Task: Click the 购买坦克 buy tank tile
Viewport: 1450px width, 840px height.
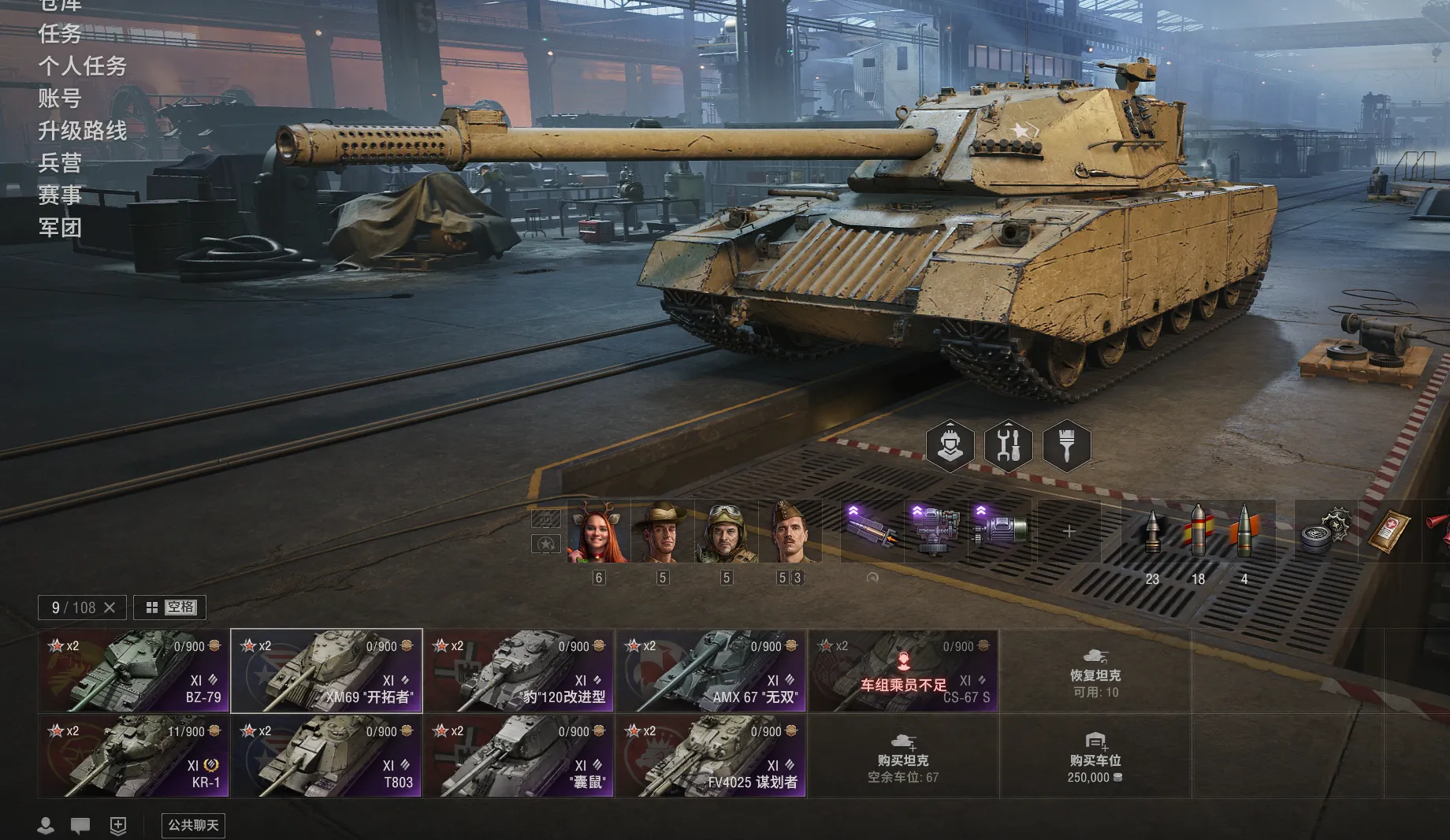Action: click(903, 756)
